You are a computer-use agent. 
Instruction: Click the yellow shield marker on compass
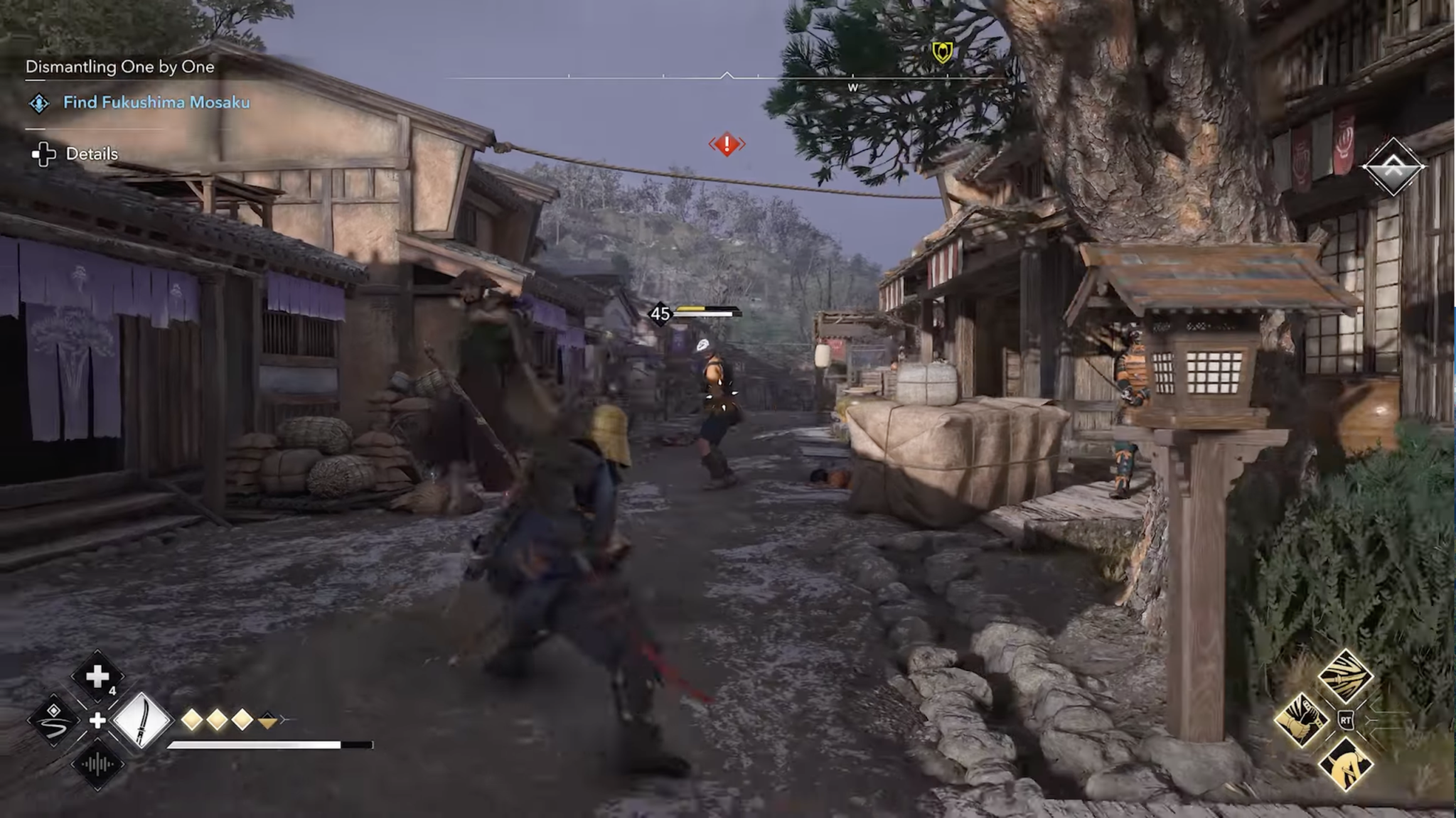pos(942,52)
